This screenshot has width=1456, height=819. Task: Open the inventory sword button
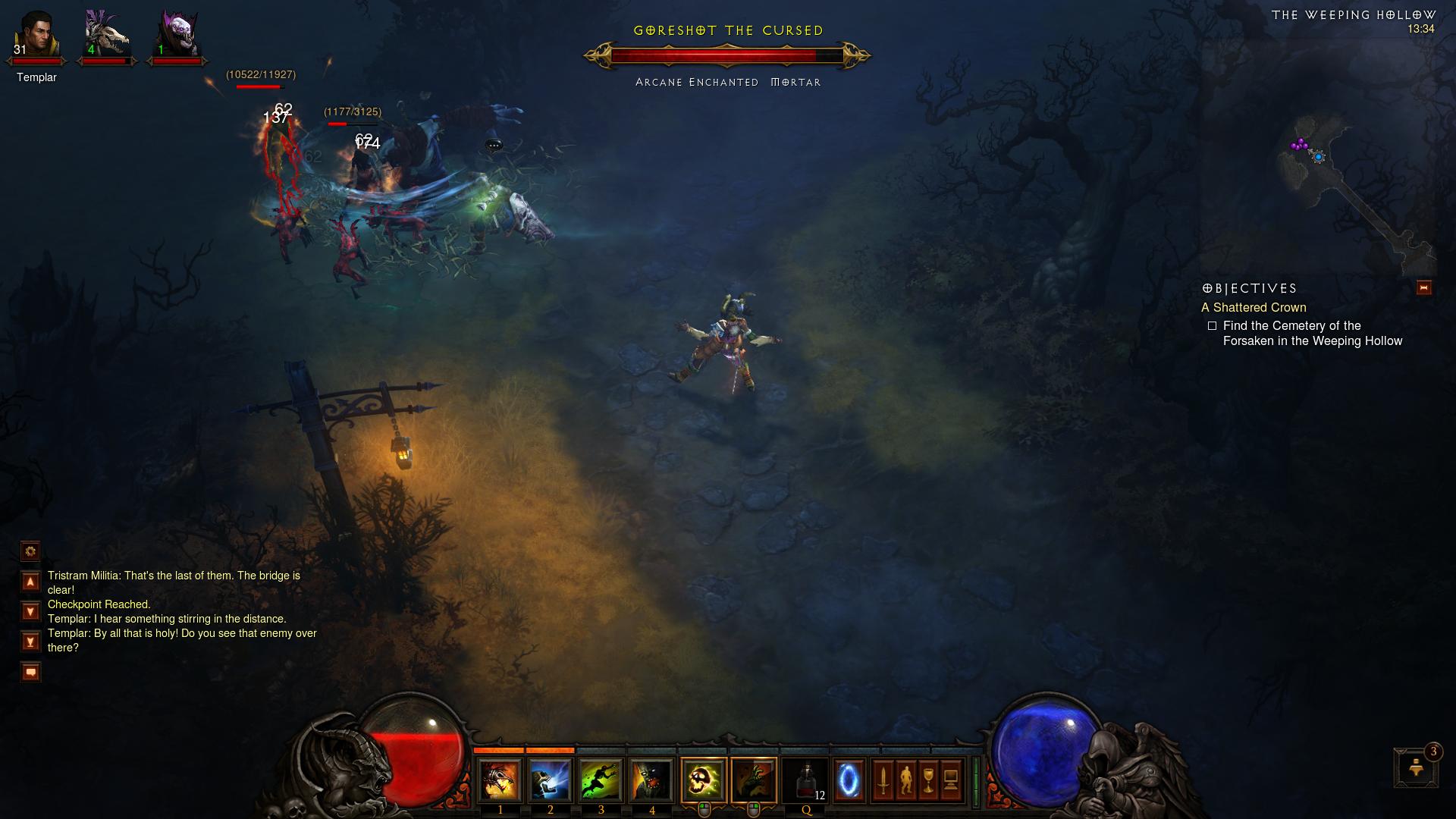click(x=883, y=780)
